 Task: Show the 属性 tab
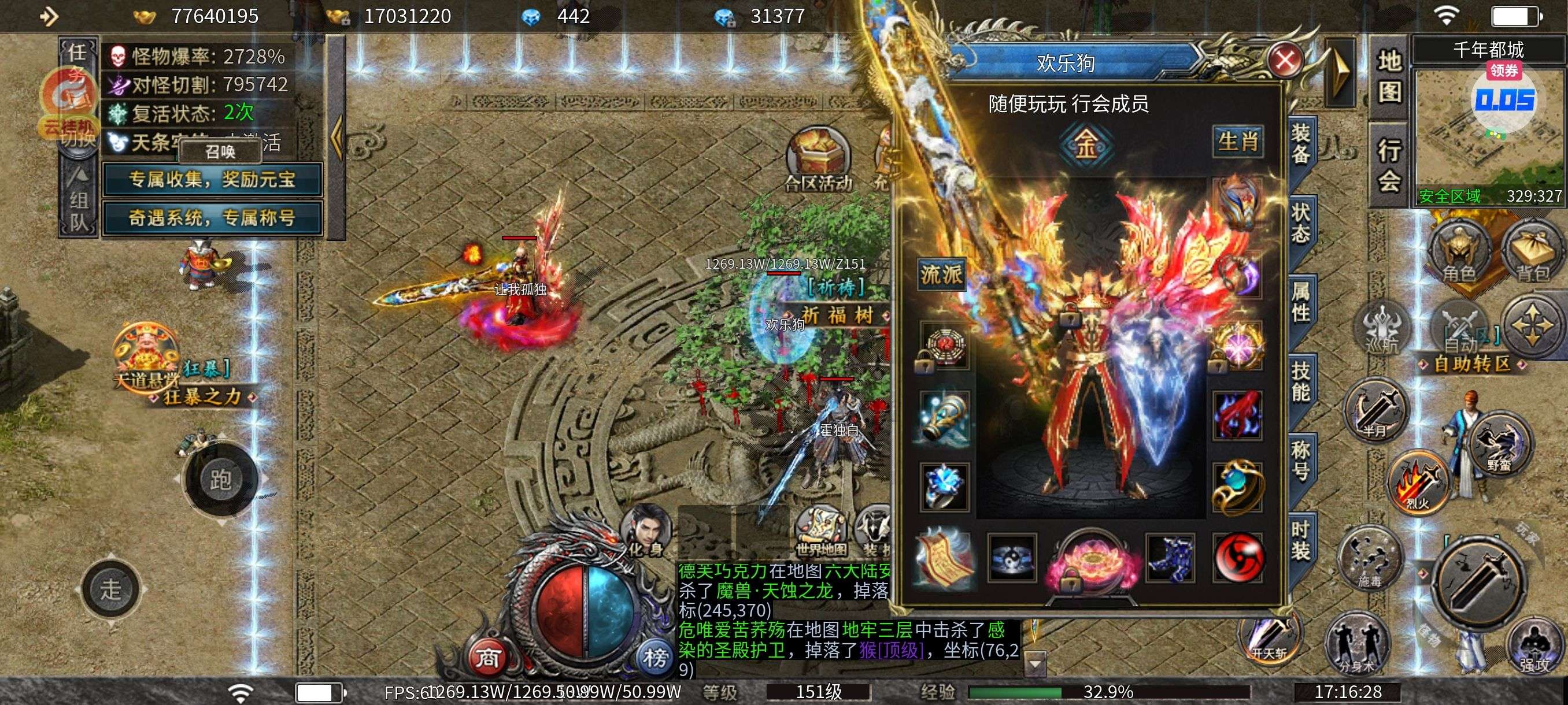1300,302
